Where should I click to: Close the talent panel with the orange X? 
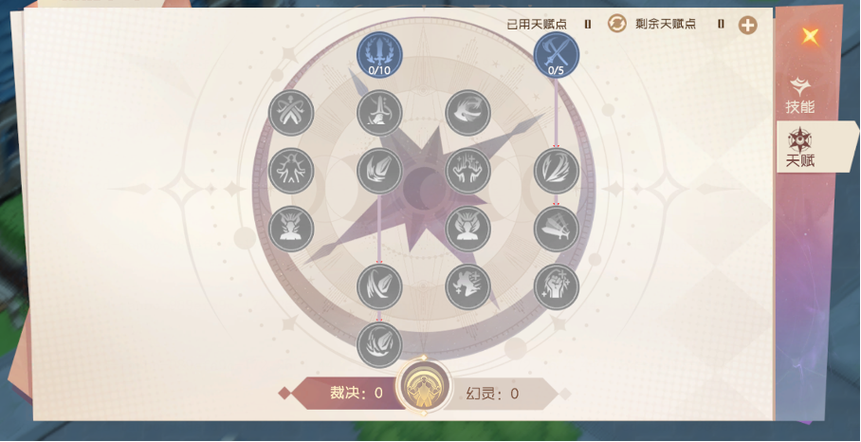810,37
